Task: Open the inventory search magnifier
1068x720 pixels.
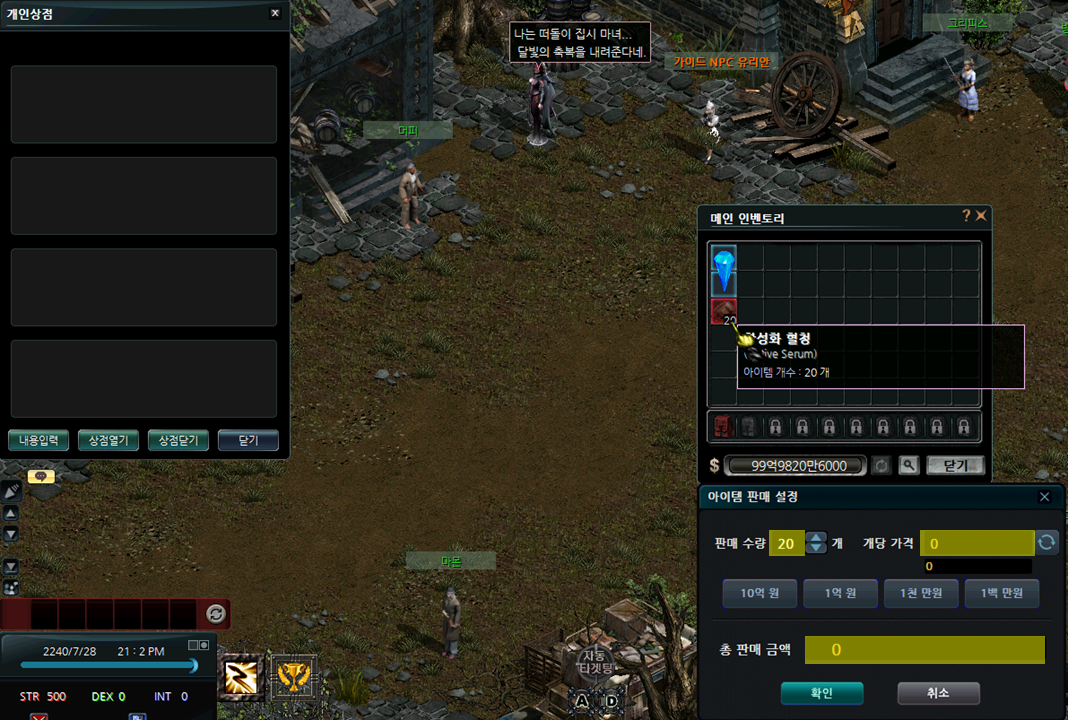Action: point(908,465)
